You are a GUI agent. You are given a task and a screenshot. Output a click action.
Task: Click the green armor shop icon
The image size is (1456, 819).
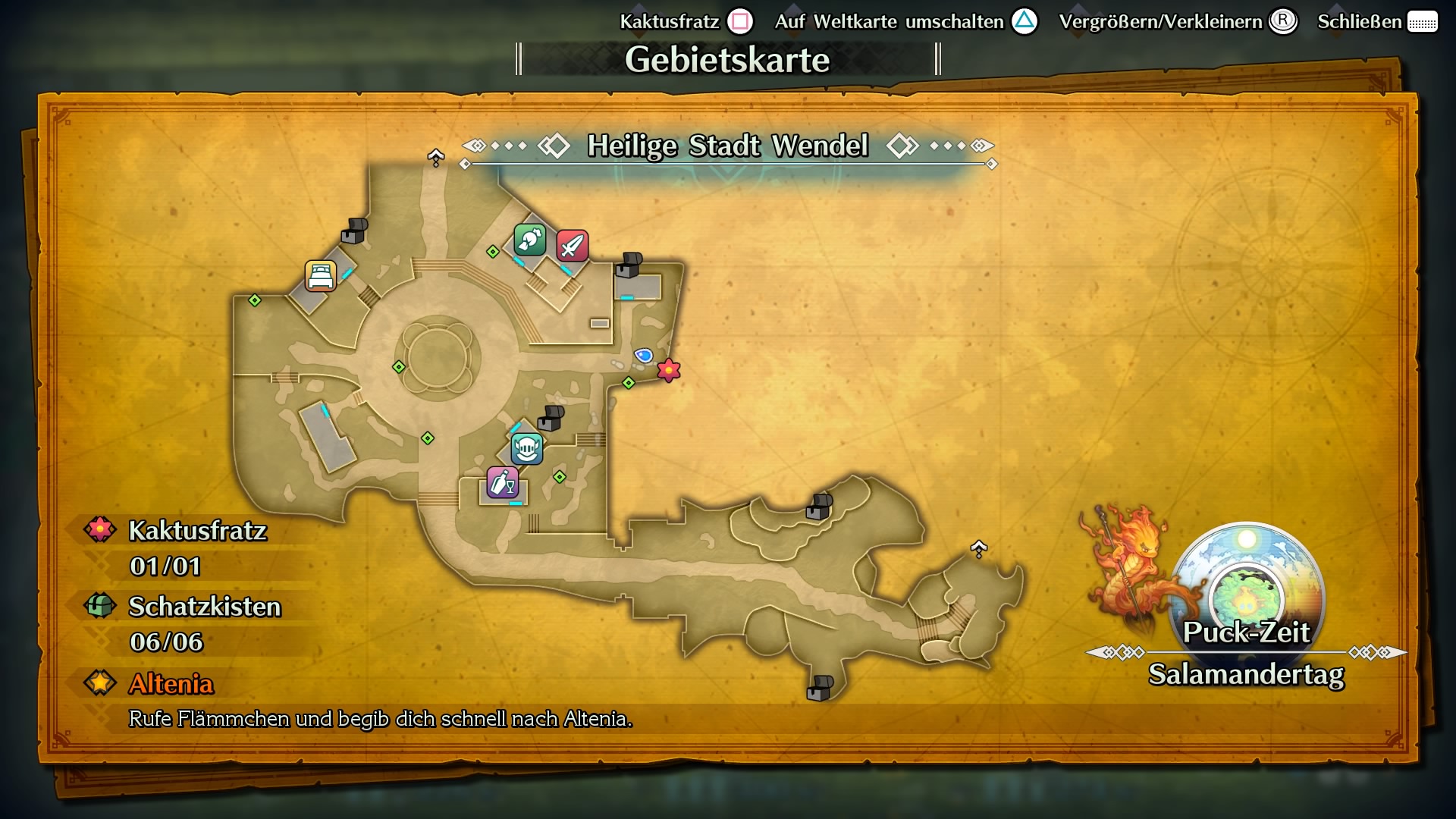tap(529, 240)
